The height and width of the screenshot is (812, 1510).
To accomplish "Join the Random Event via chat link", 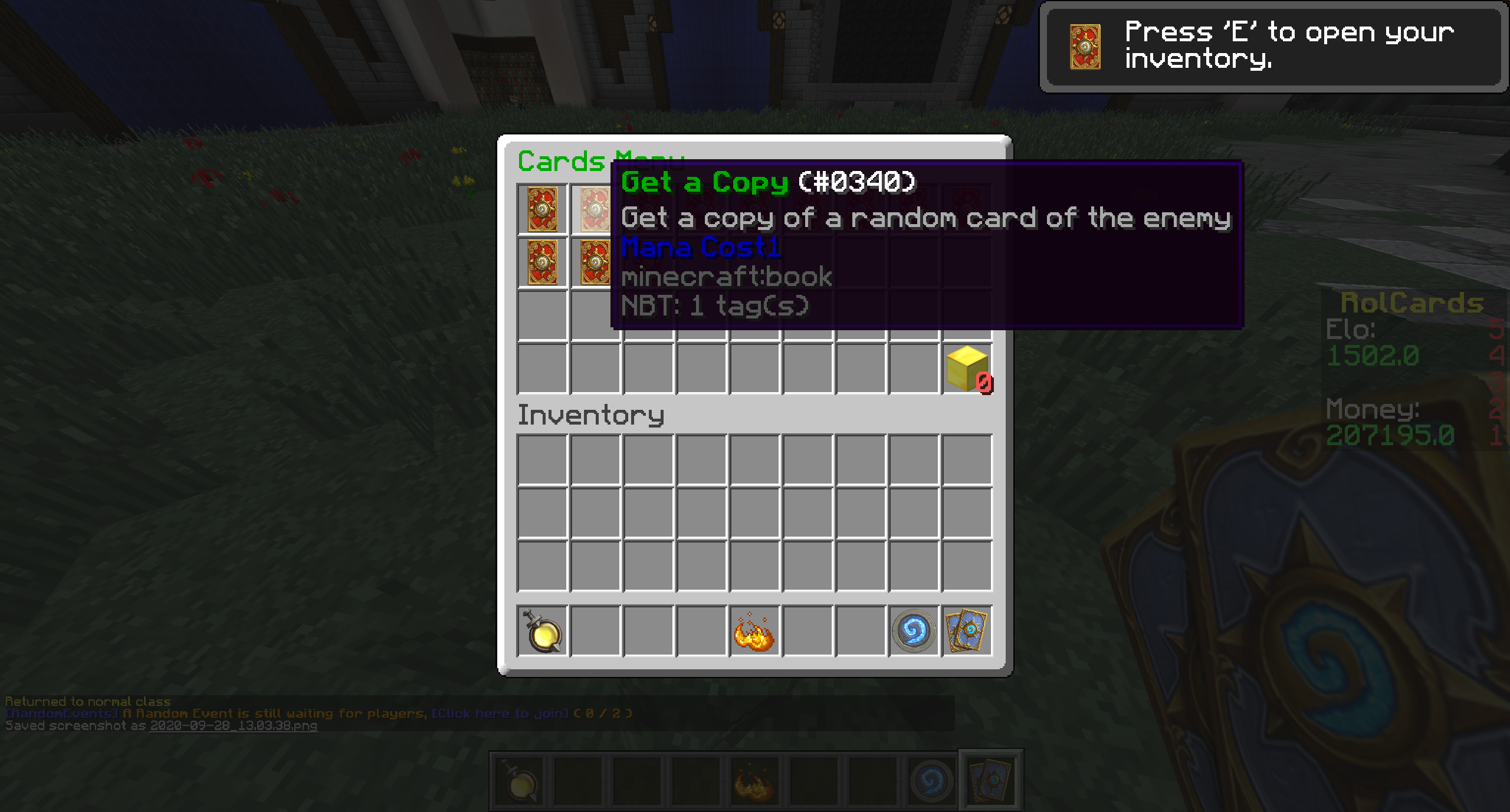I will click(500, 714).
